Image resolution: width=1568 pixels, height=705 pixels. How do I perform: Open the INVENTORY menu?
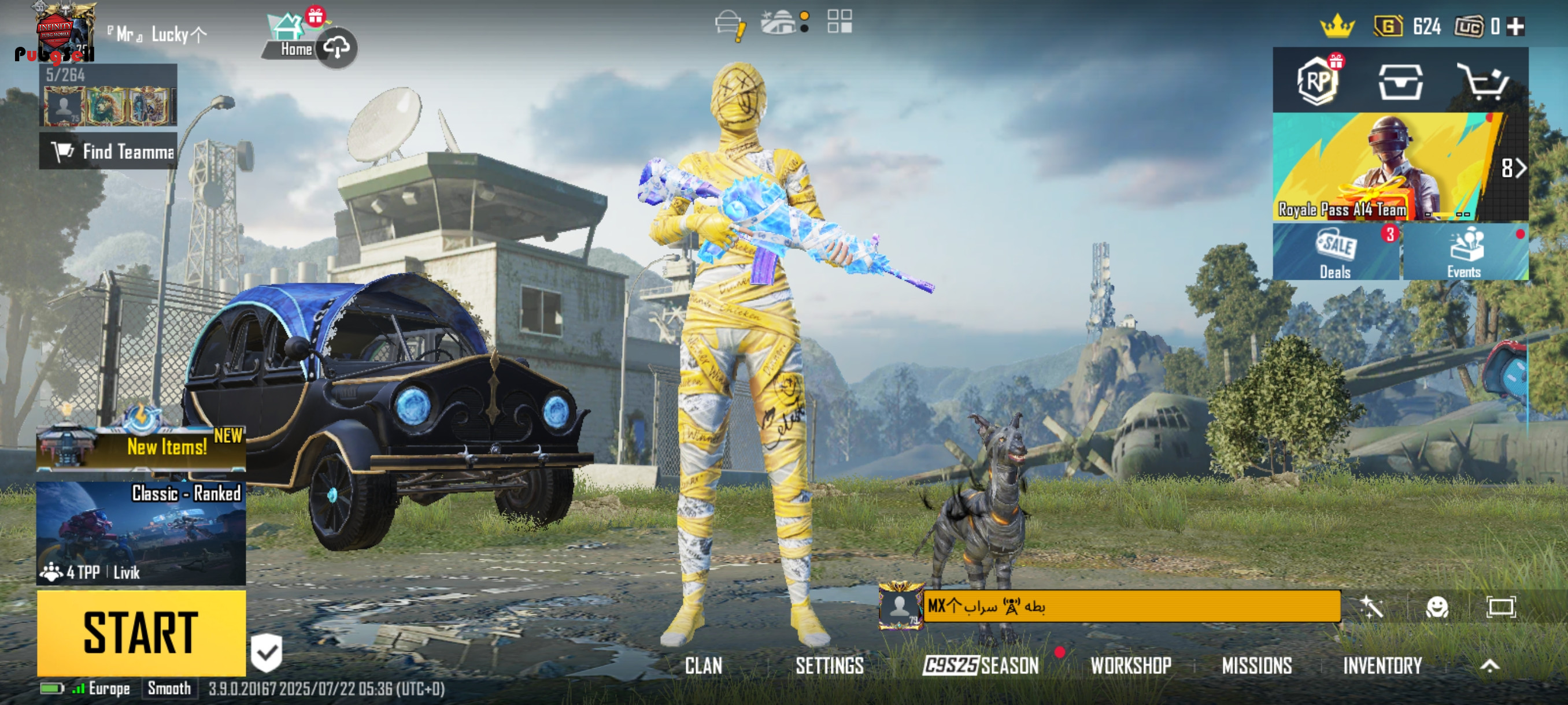pyautogui.click(x=1382, y=666)
